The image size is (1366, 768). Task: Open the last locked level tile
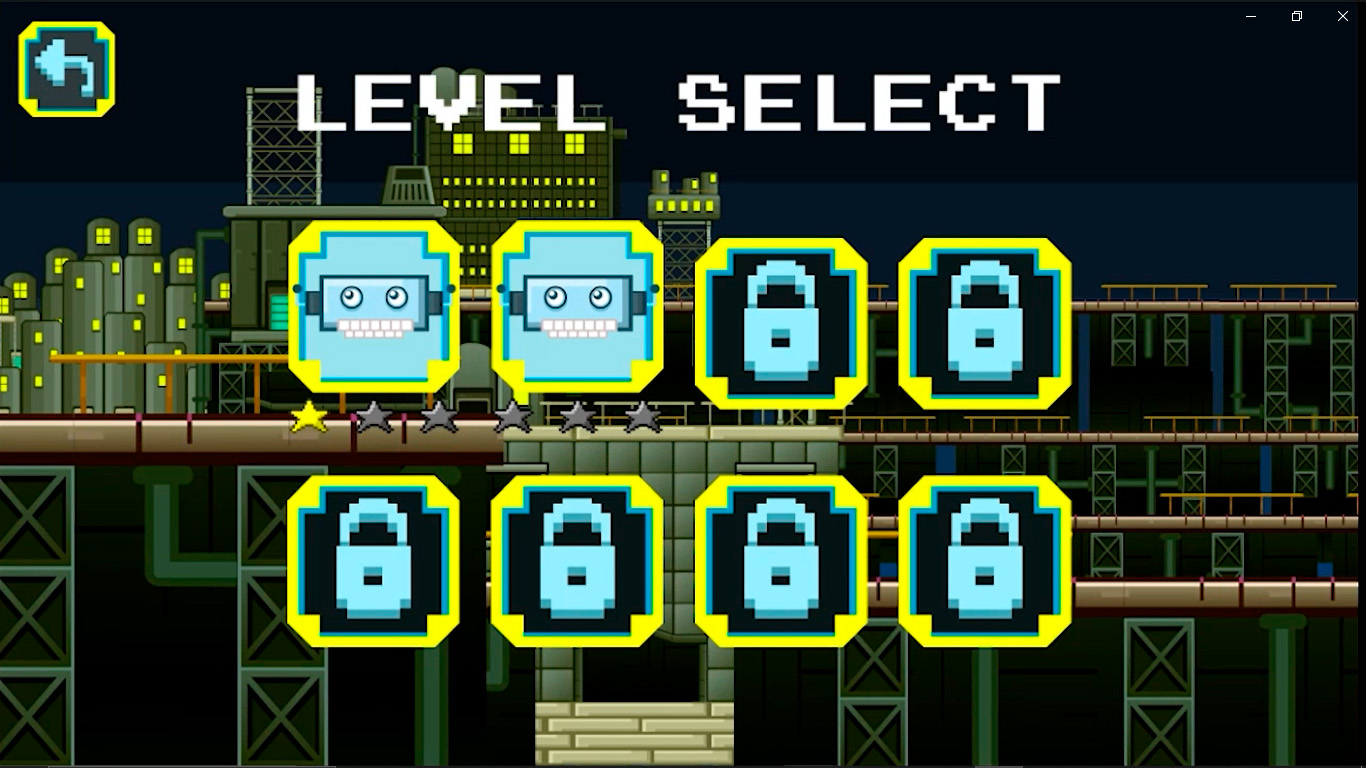click(x=985, y=563)
